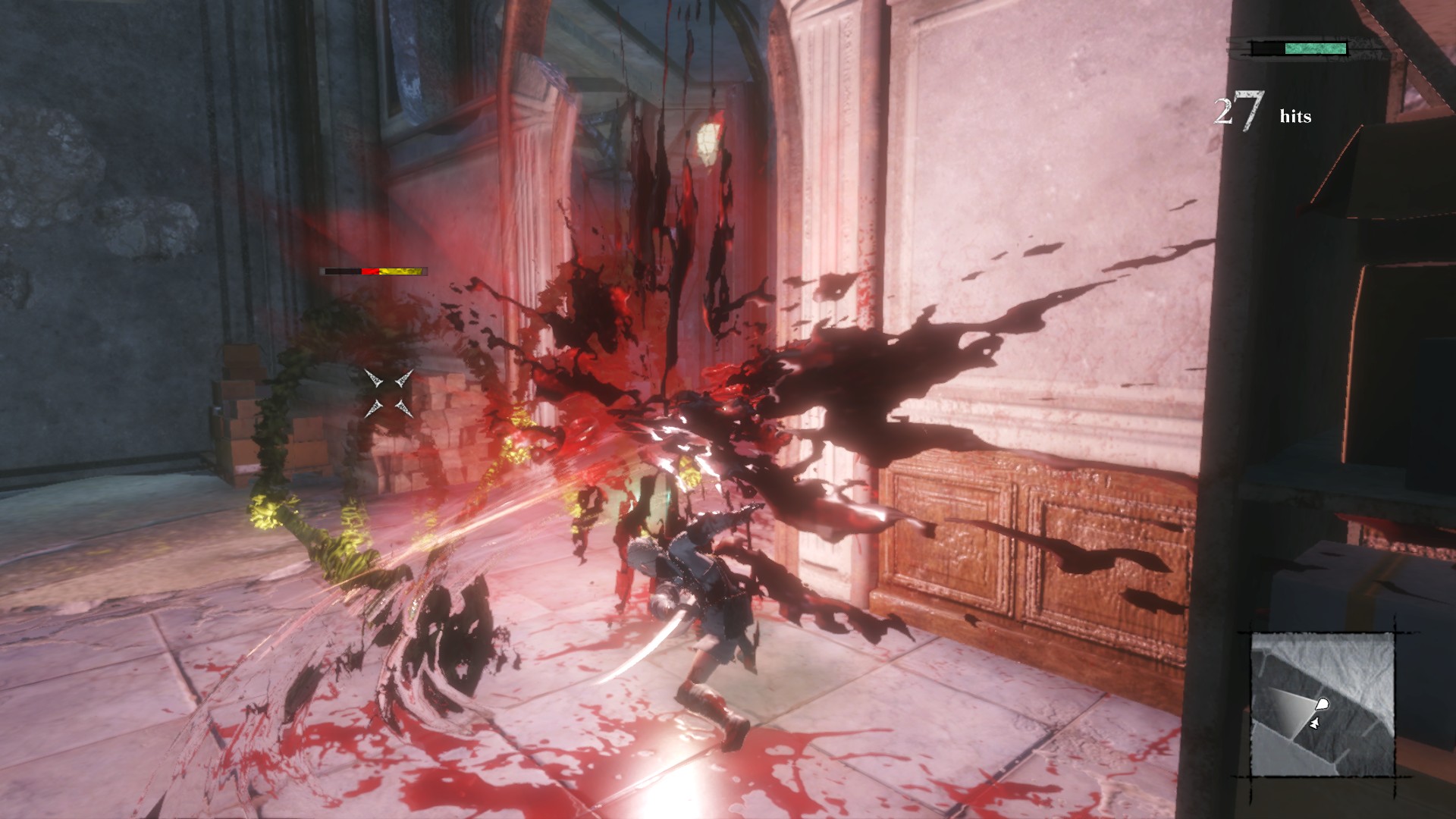
Task: Select the lock-on target reticle
Action: coord(388,393)
